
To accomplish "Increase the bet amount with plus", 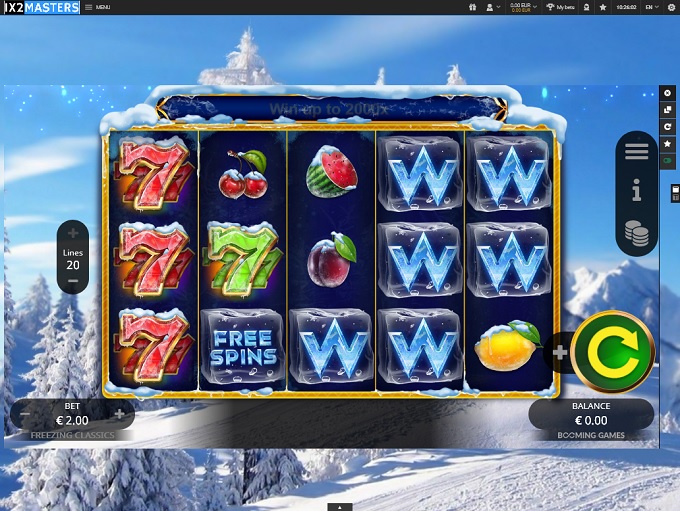I will (x=119, y=413).
